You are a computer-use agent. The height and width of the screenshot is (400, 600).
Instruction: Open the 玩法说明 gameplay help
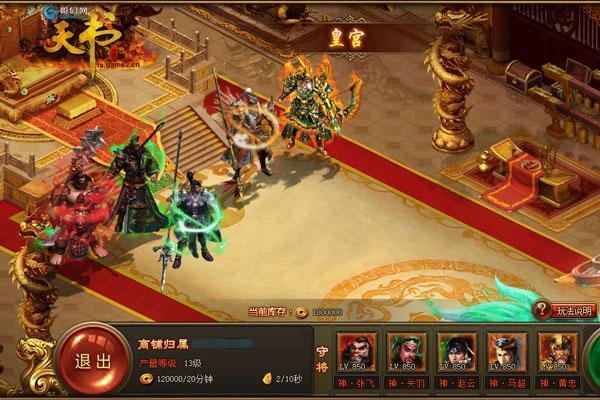(x=566, y=311)
